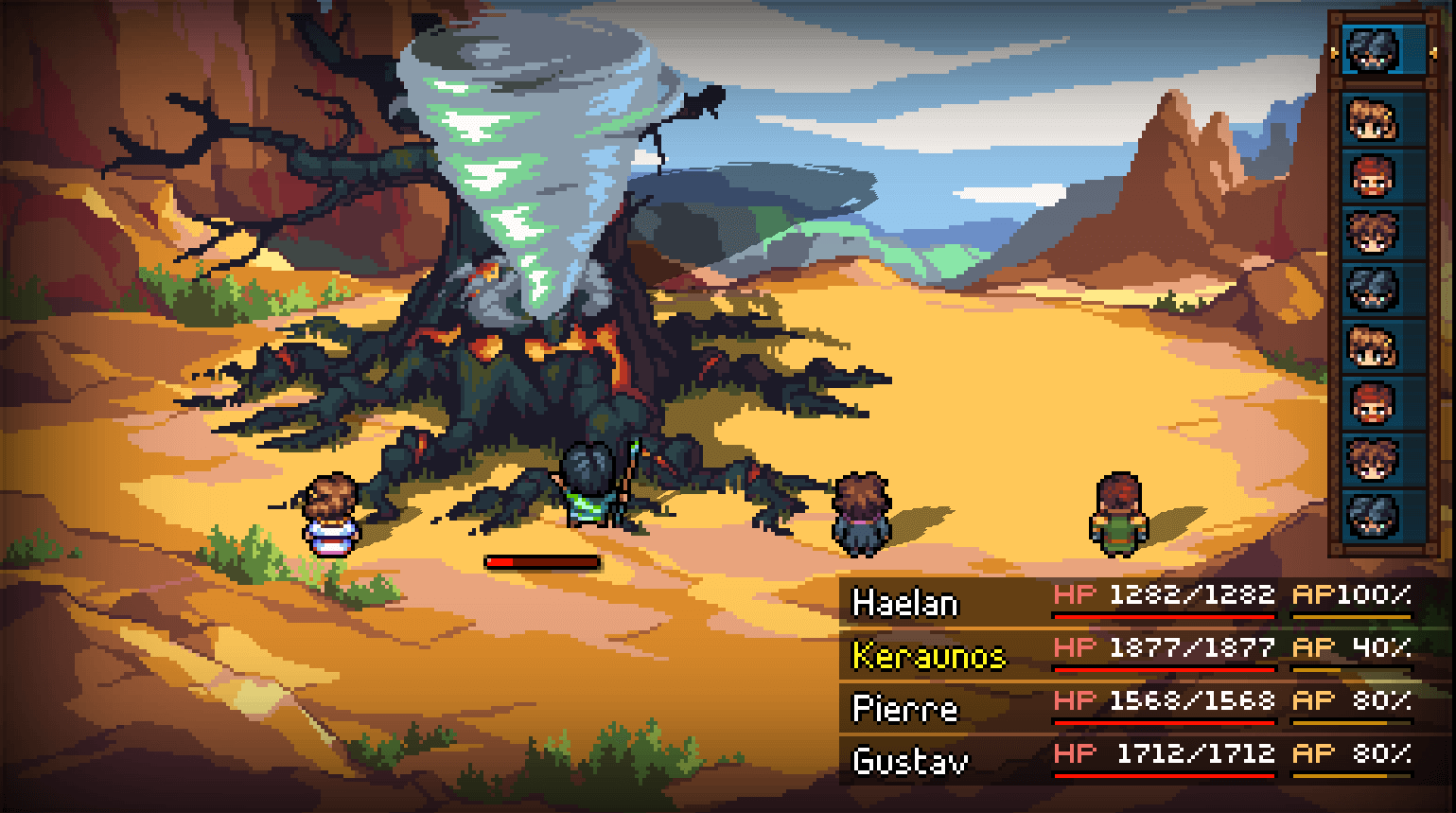Click the grey-haired portrait midway down the turn order

[x=1370, y=289]
